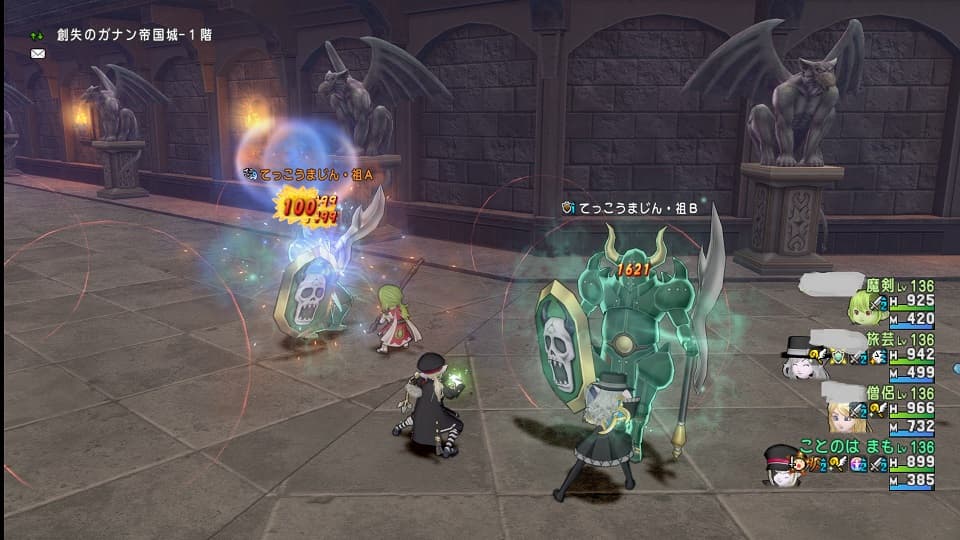Screen dimensions: 960x540
Task: Open the white envelope mail icon
Action: (38, 54)
